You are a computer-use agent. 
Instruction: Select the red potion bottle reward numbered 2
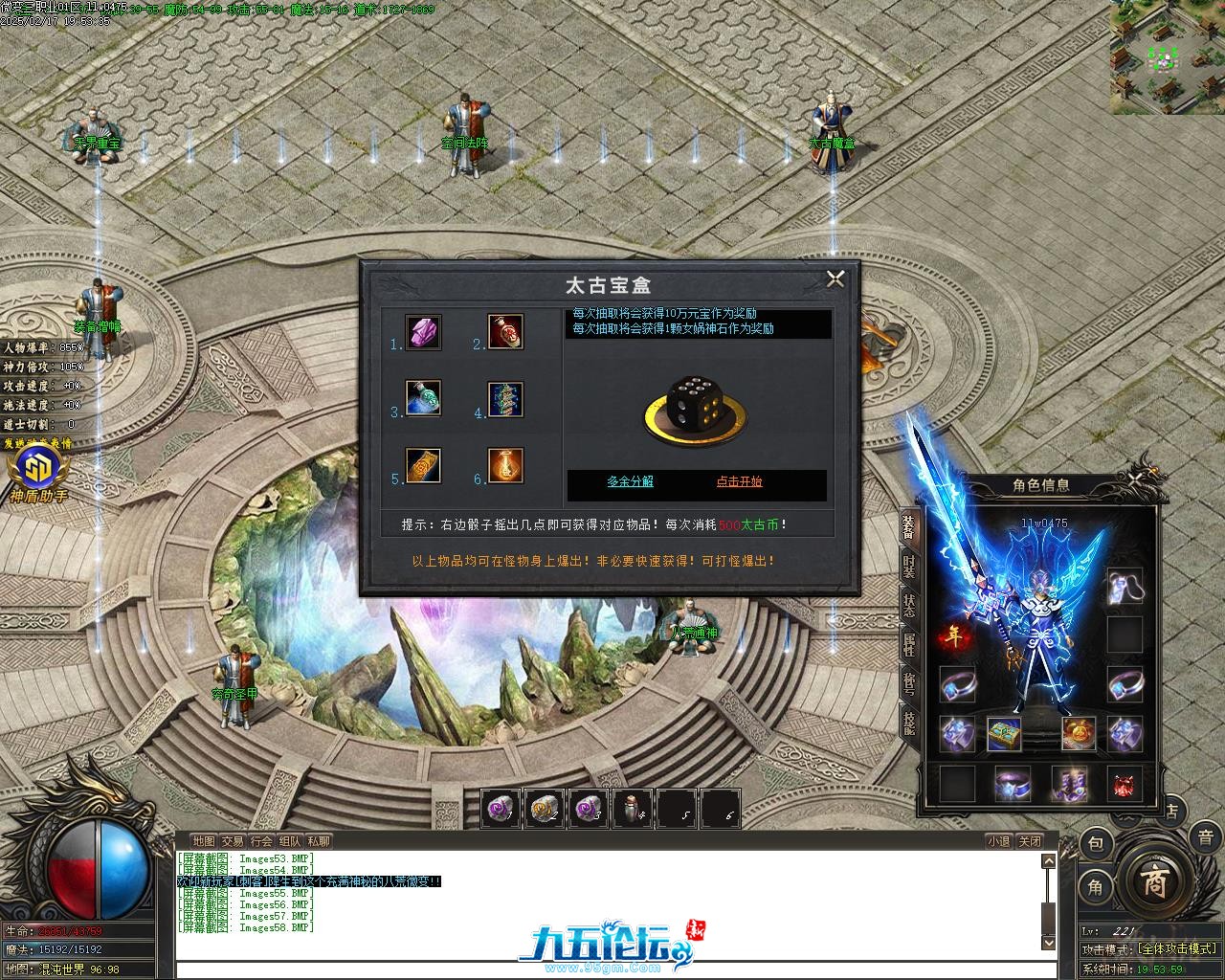pyautogui.click(x=505, y=332)
